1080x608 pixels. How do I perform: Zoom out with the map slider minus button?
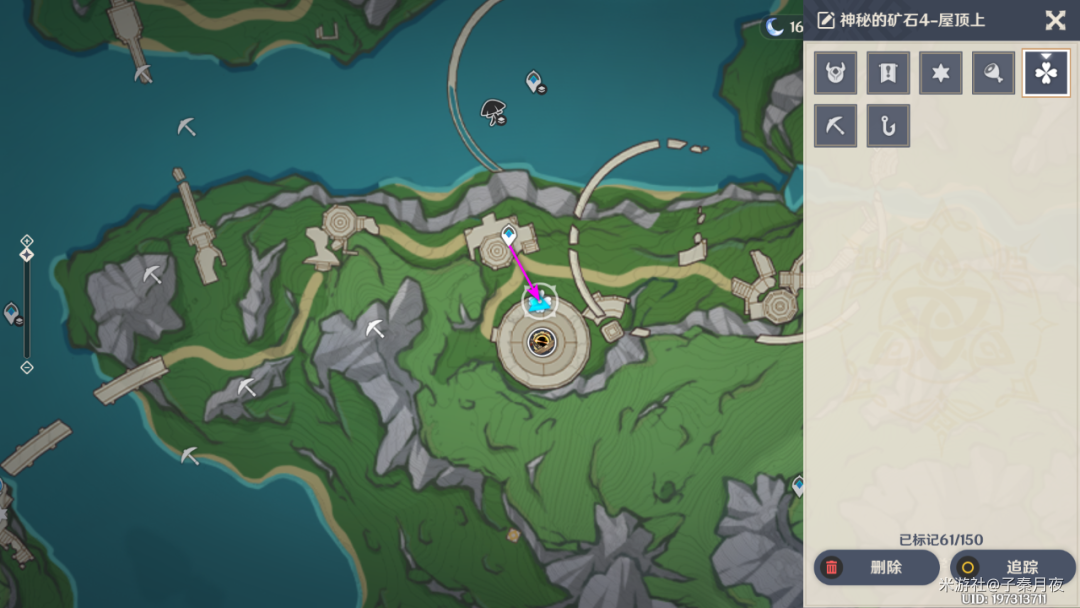[x=27, y=367]
